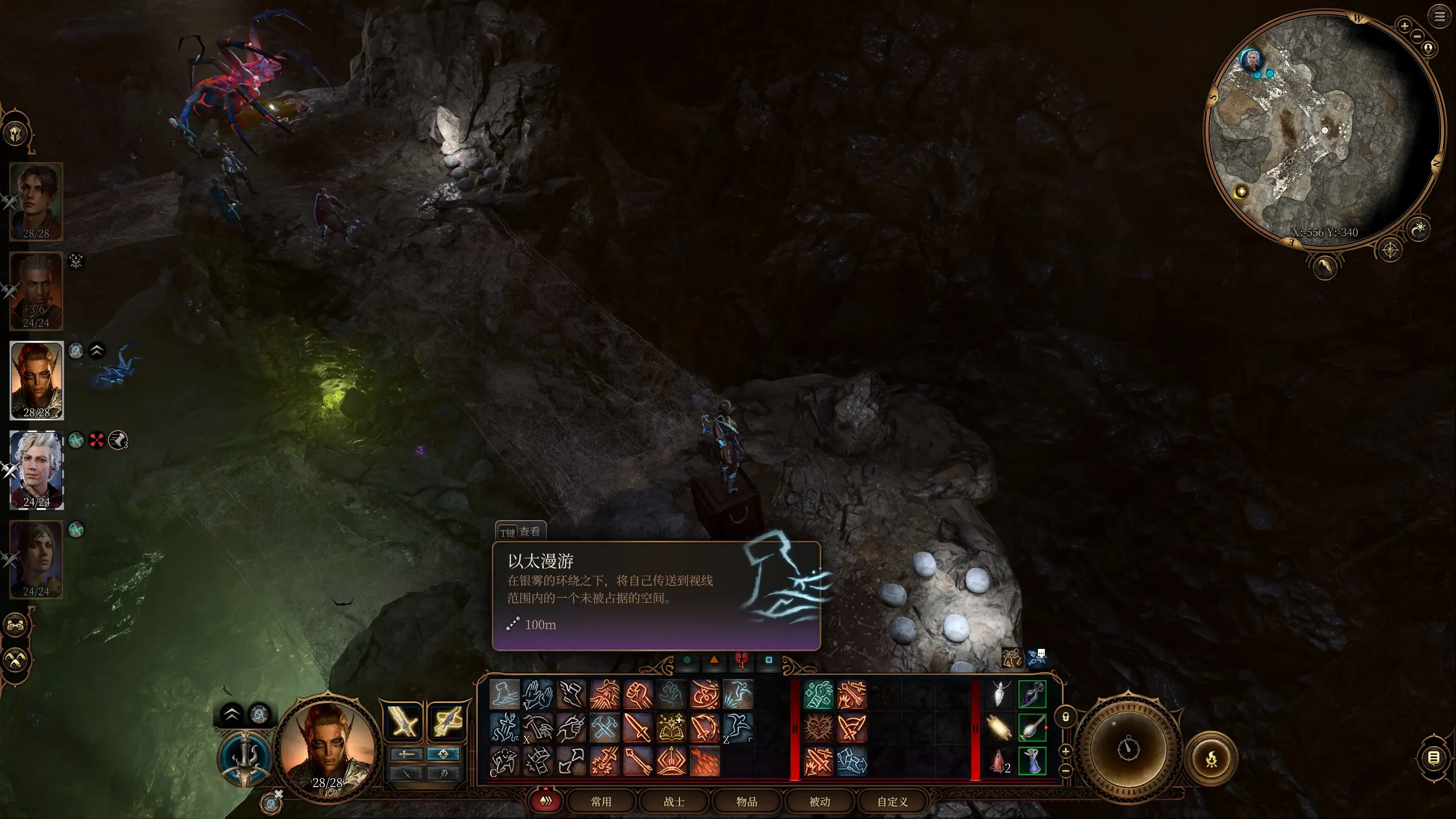Activate the glowing book with plus ability
1456x819 pixels.
coord(671,728)
